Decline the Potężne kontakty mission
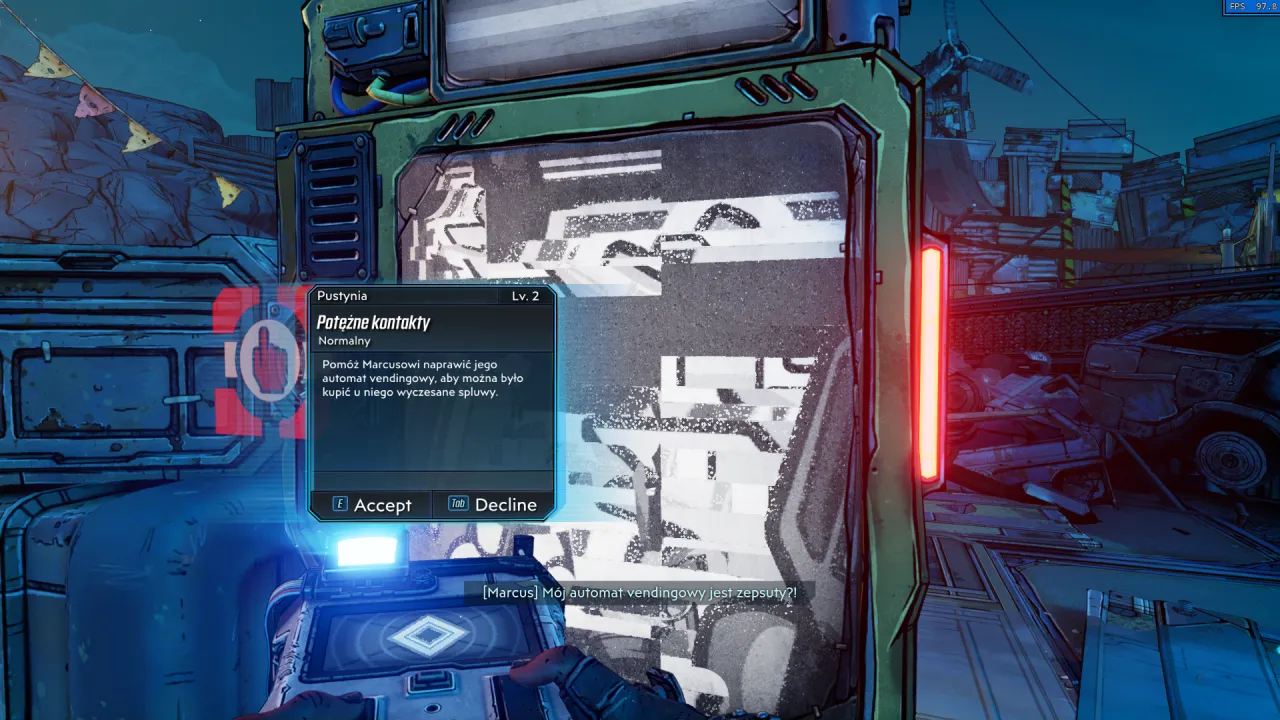Image resolution: width=1280 pixels, height=720 pixels. click(x=493, y=505)
